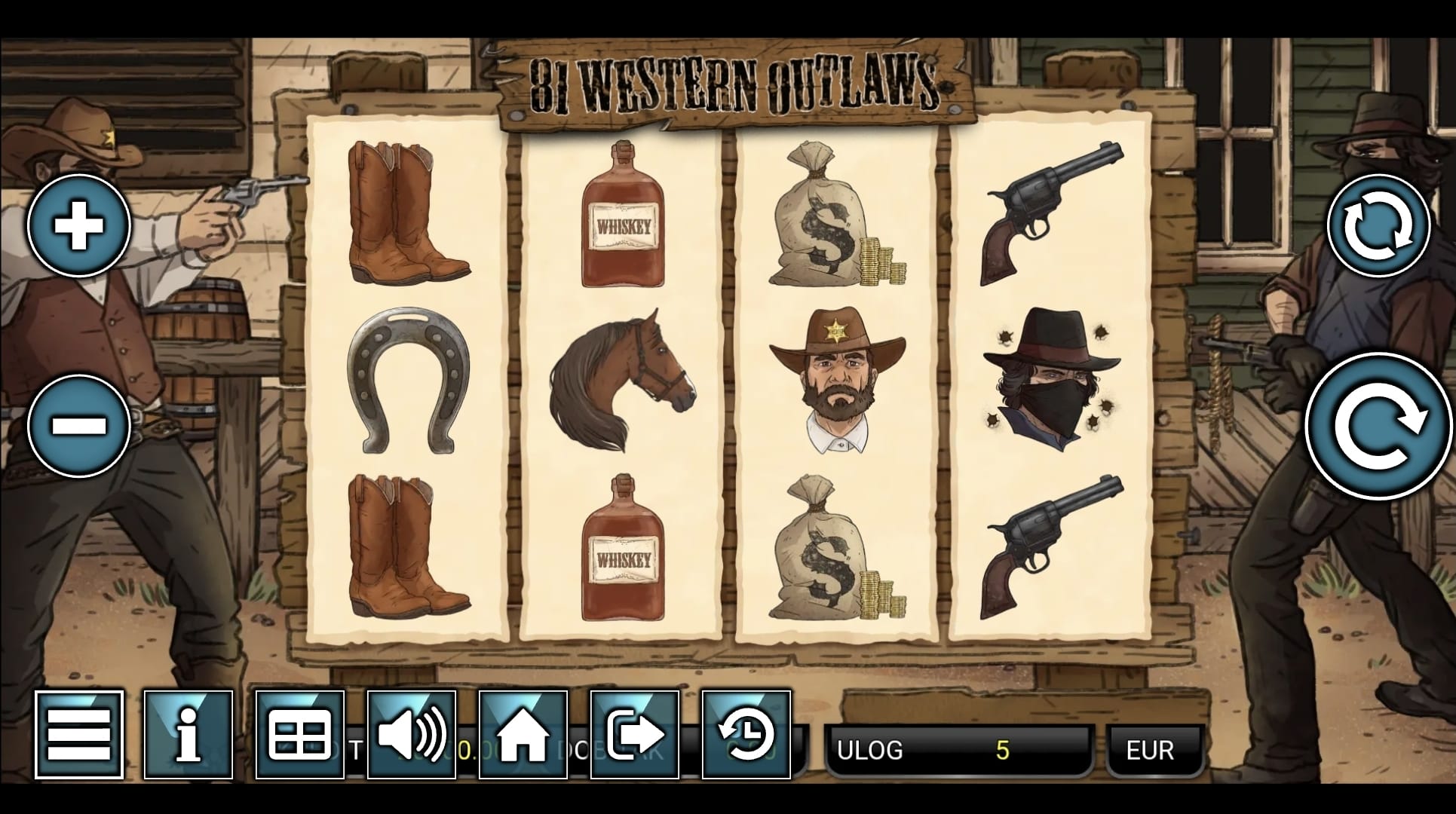This screenshot has height=814, width=1456.
Task: Increase the bet with the plus button
Action: 79,225
